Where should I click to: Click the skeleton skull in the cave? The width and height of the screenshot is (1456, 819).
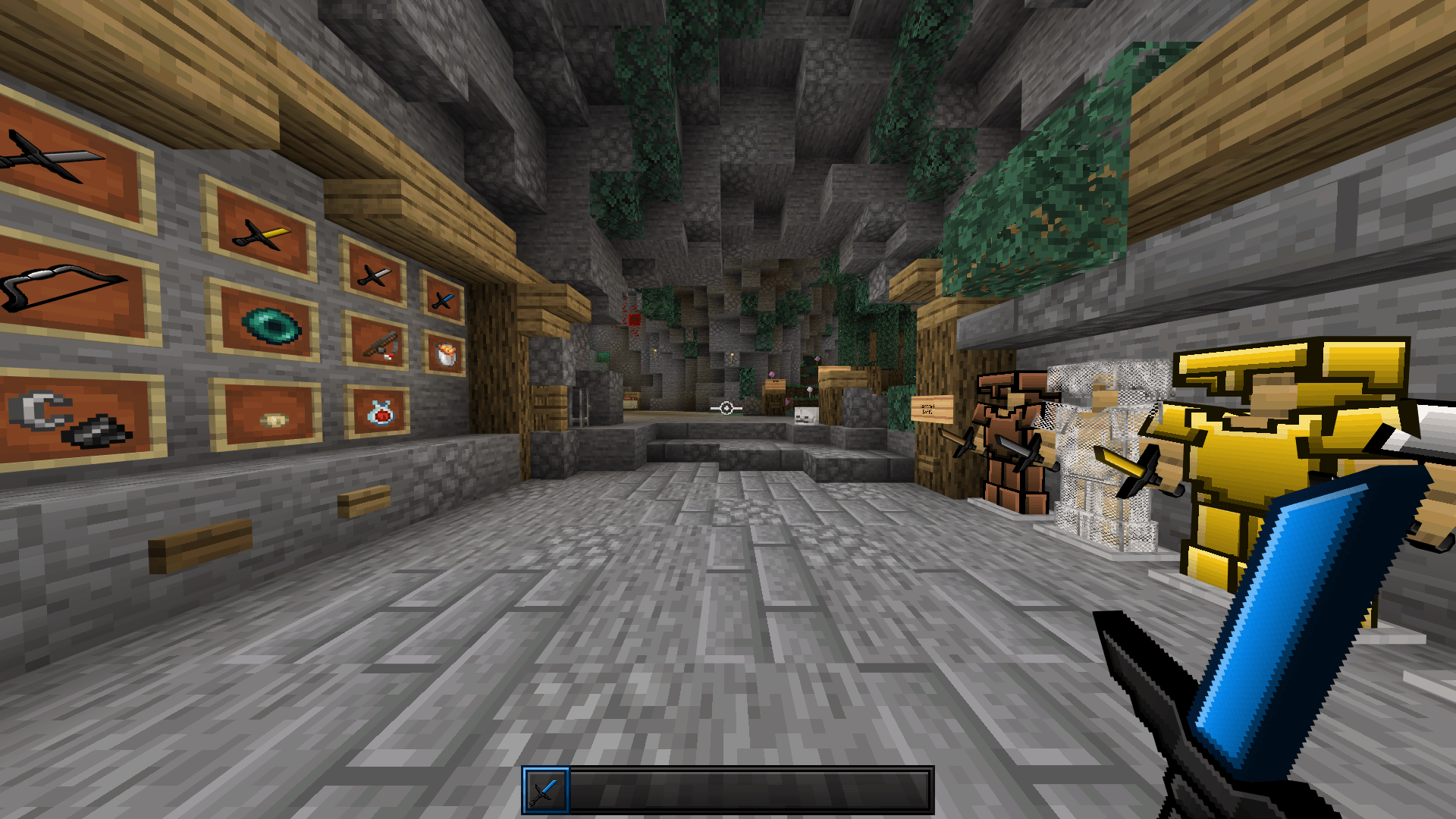pyautogui.click(x=806, y=415)
